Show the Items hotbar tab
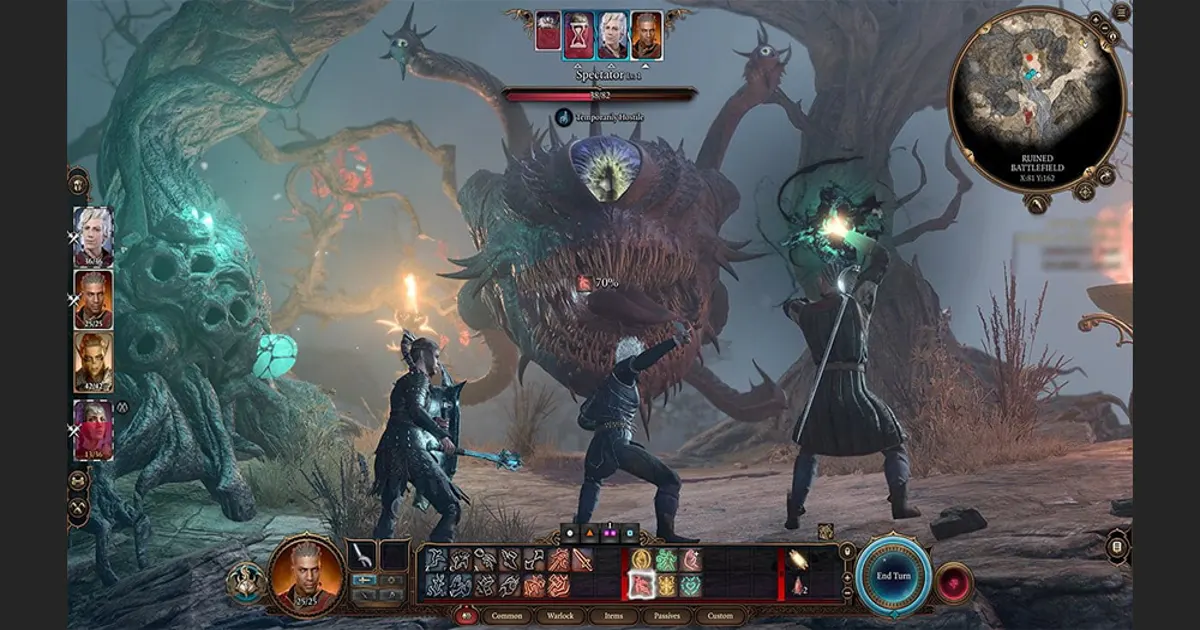 pos(614,616)
